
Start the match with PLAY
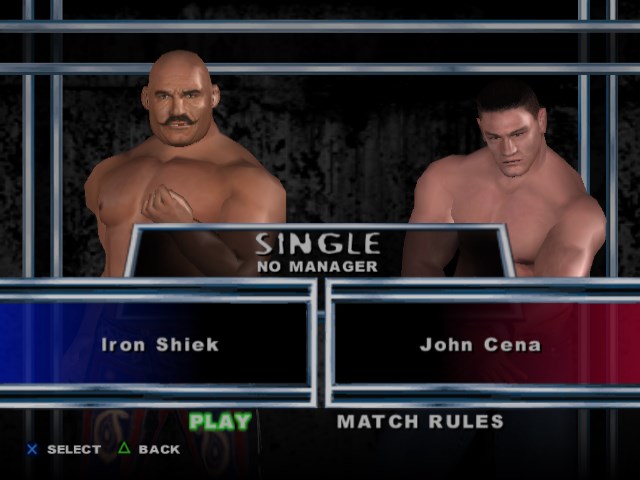[220, 421]
